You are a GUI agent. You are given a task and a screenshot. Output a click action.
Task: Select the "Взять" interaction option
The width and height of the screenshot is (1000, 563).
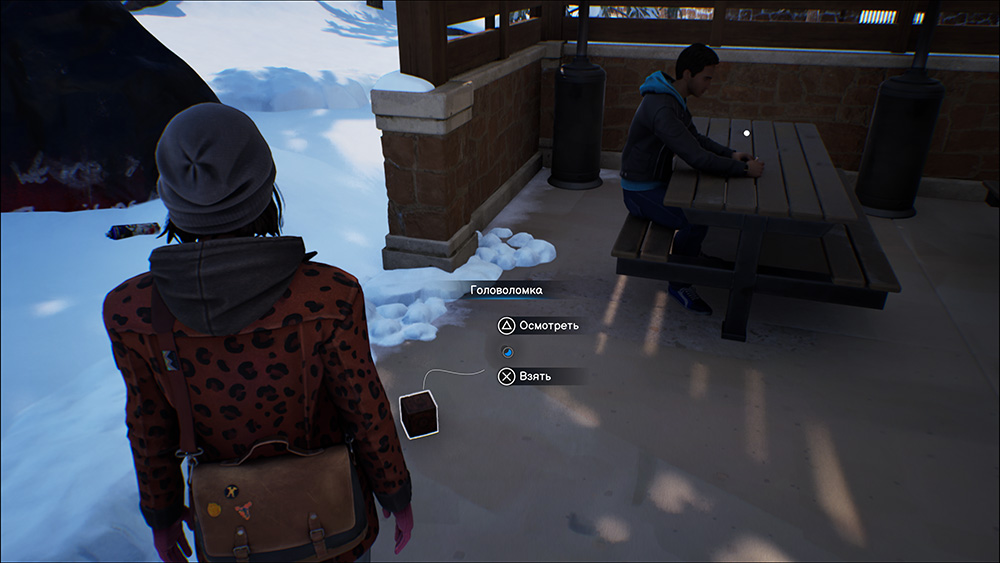(527, 377)
